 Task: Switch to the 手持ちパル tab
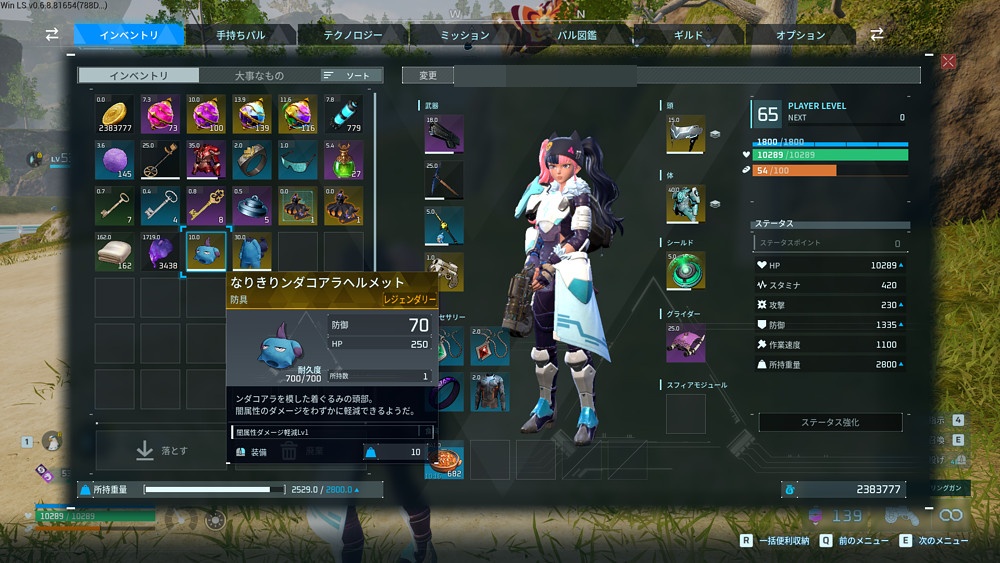[x=240, y=35]
